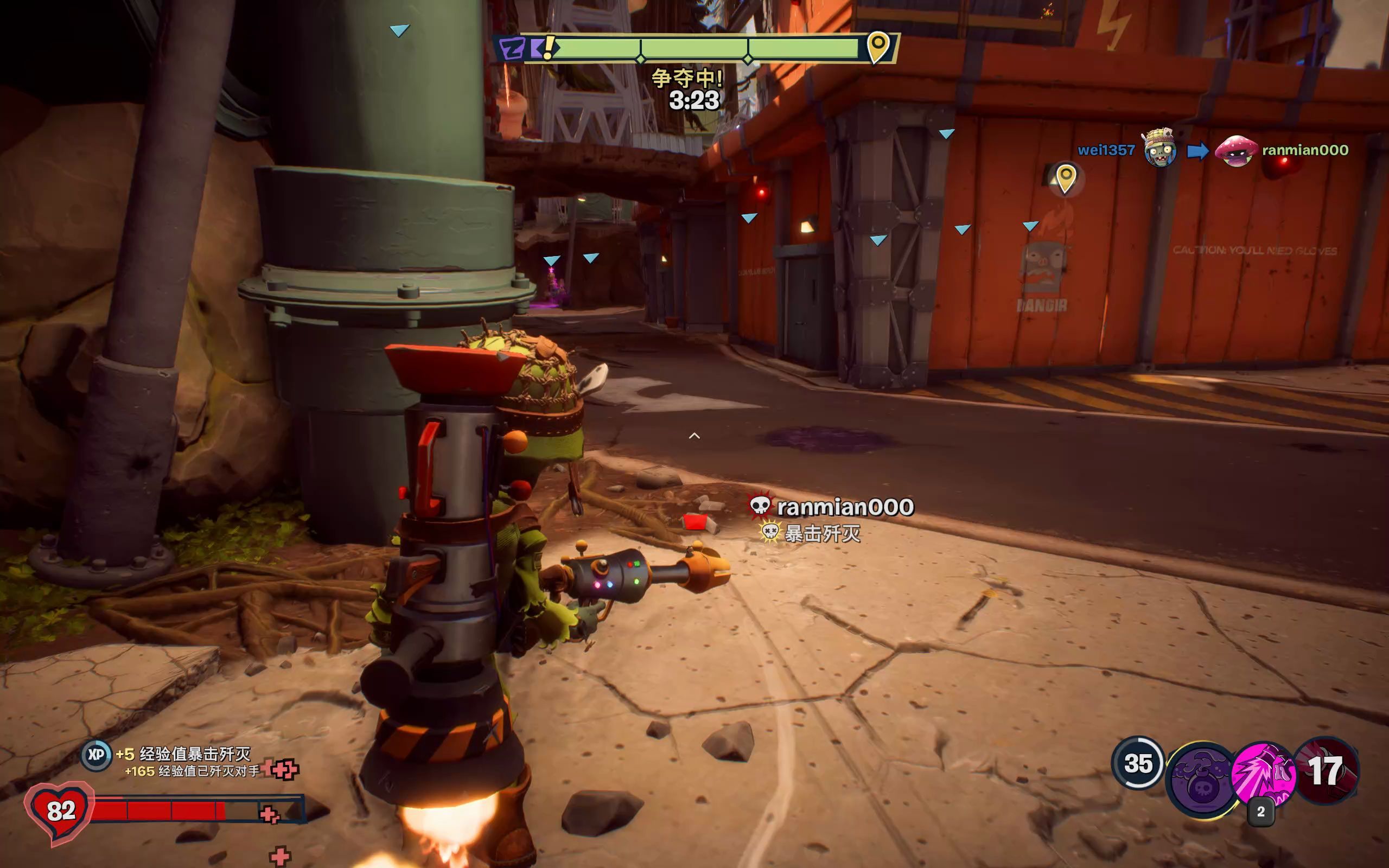This screenshot has height=868, width=1389.
Task: Use the pink spray ability icon
Action: click(x=1263, y=774)
